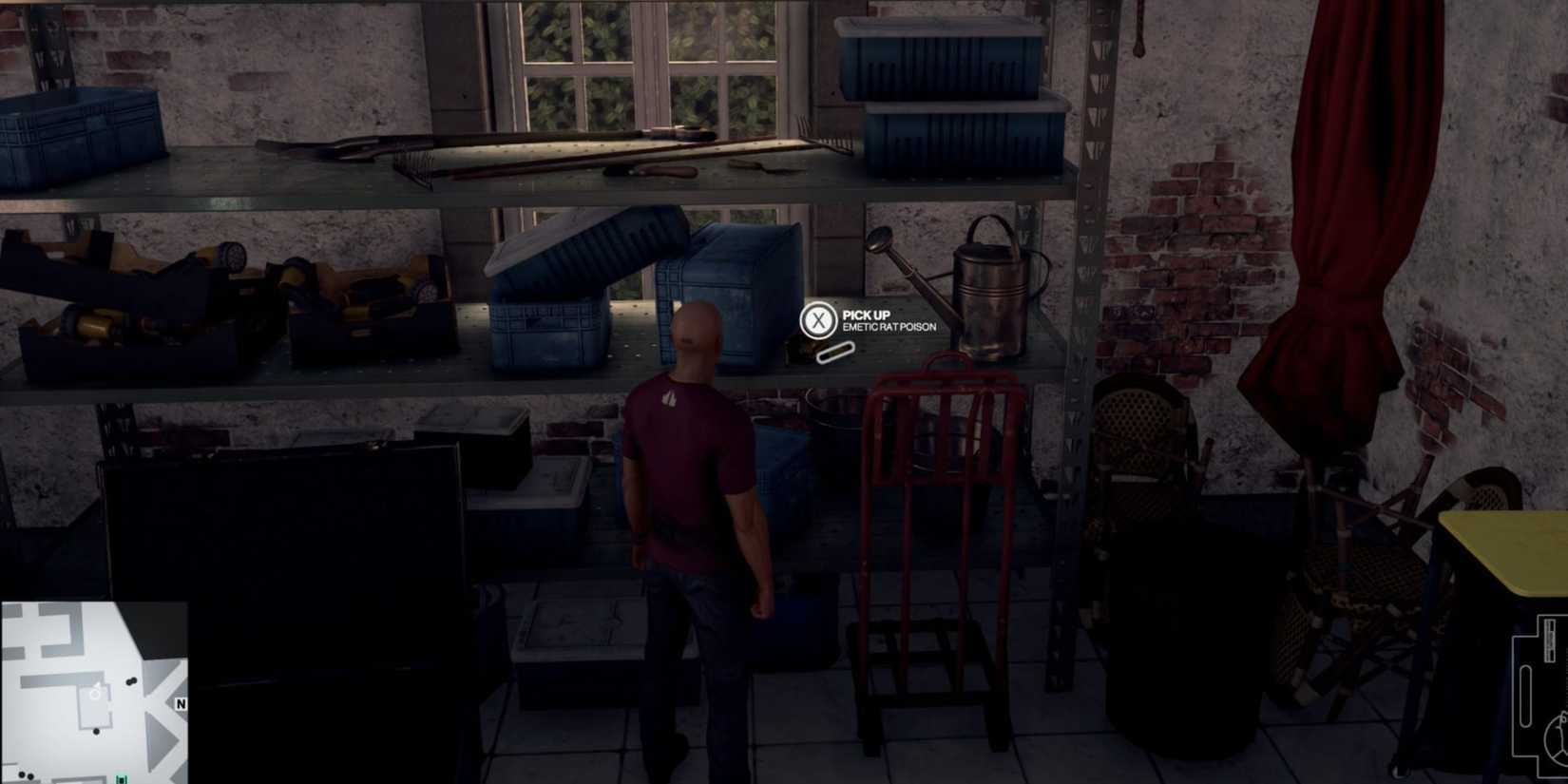Click the ammo bar icon in the HUD frame

click(1549, 639)
